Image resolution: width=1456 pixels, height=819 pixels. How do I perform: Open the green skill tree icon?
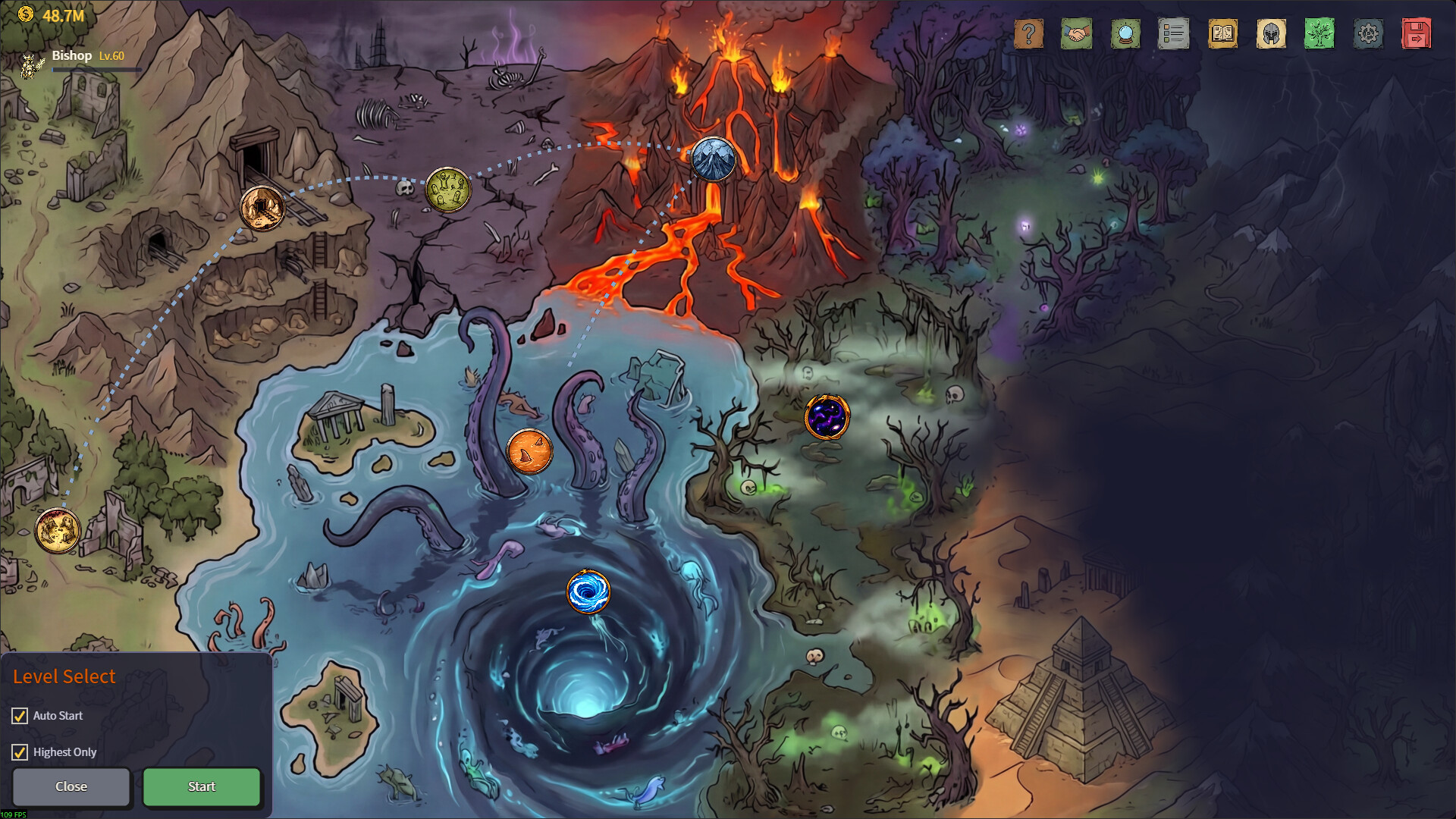1320,33
